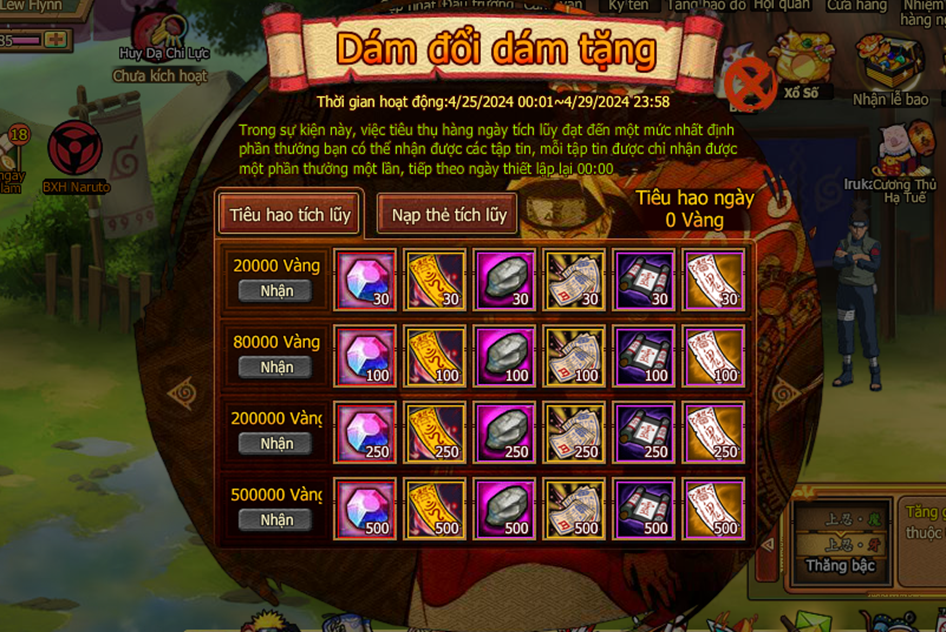Inspect the yellow talisman reward with quantity 100
946x632 pixels.
click(x=434, y=356)
